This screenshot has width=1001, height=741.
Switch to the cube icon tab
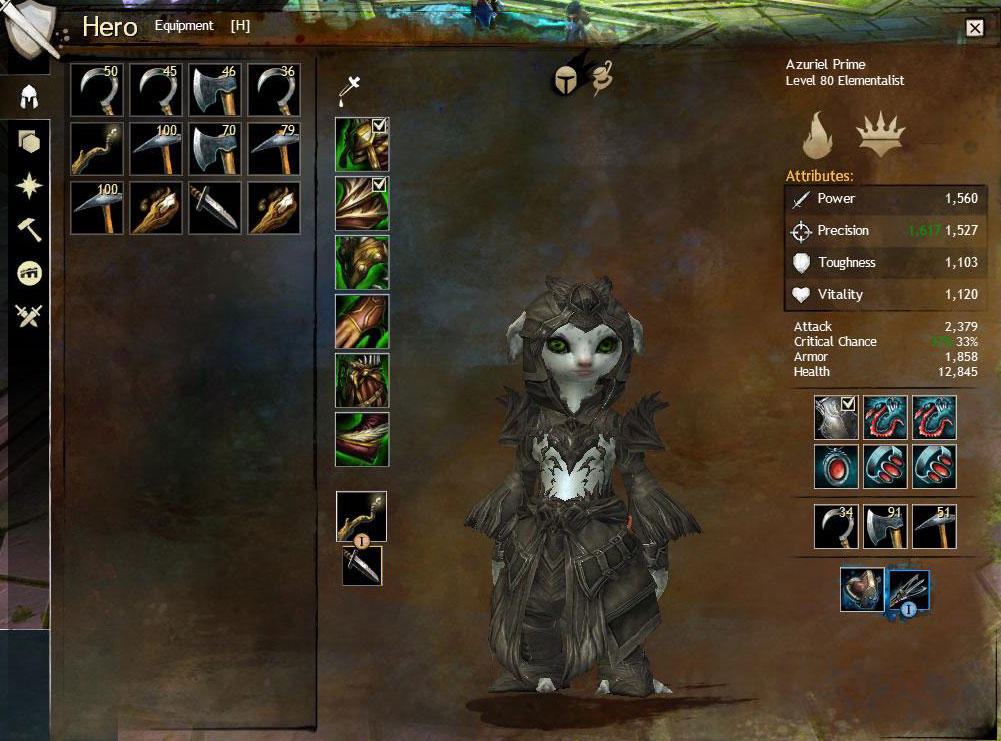point(29,142)
